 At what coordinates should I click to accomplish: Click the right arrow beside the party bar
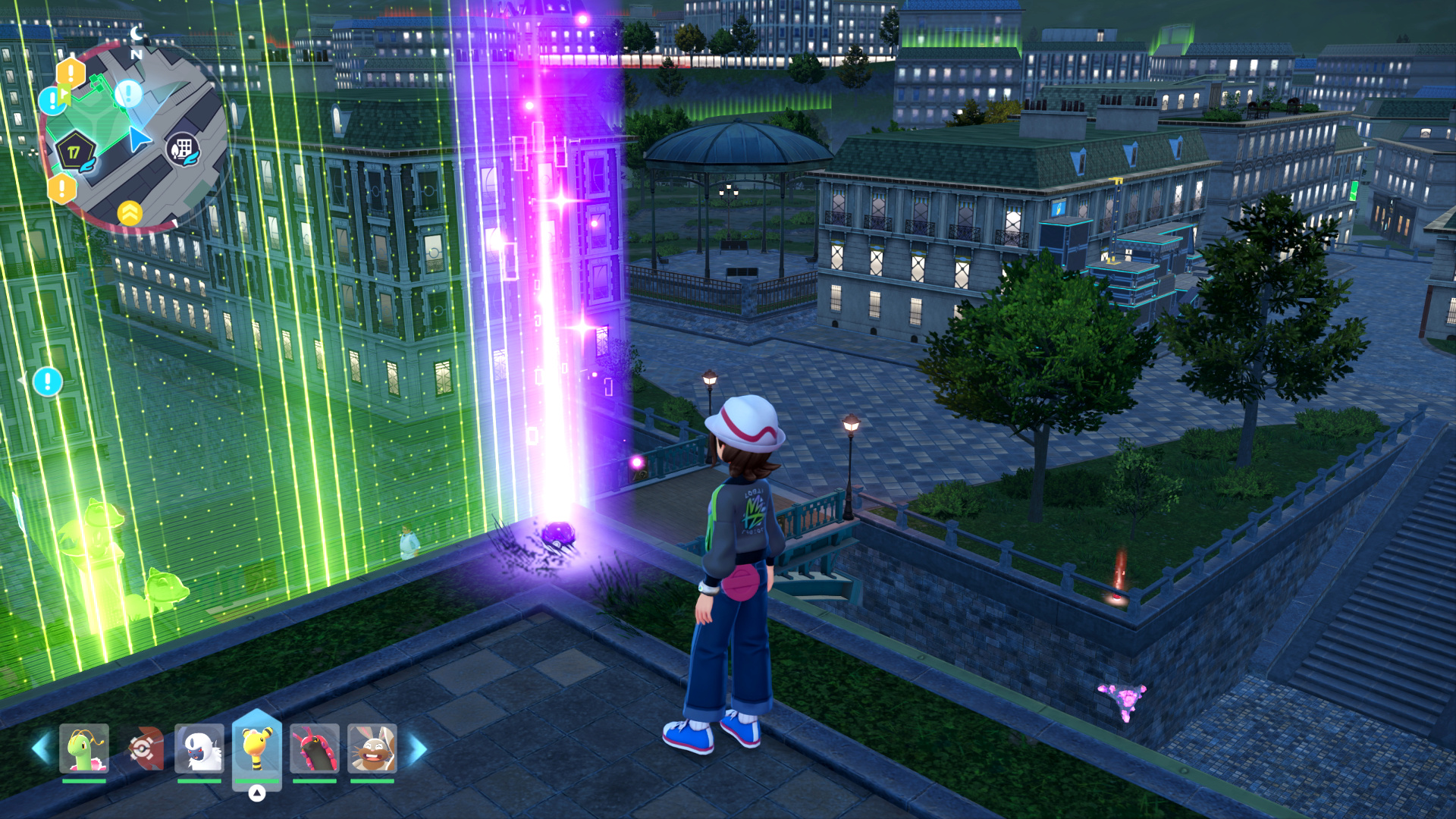click(x=417, y=748)
